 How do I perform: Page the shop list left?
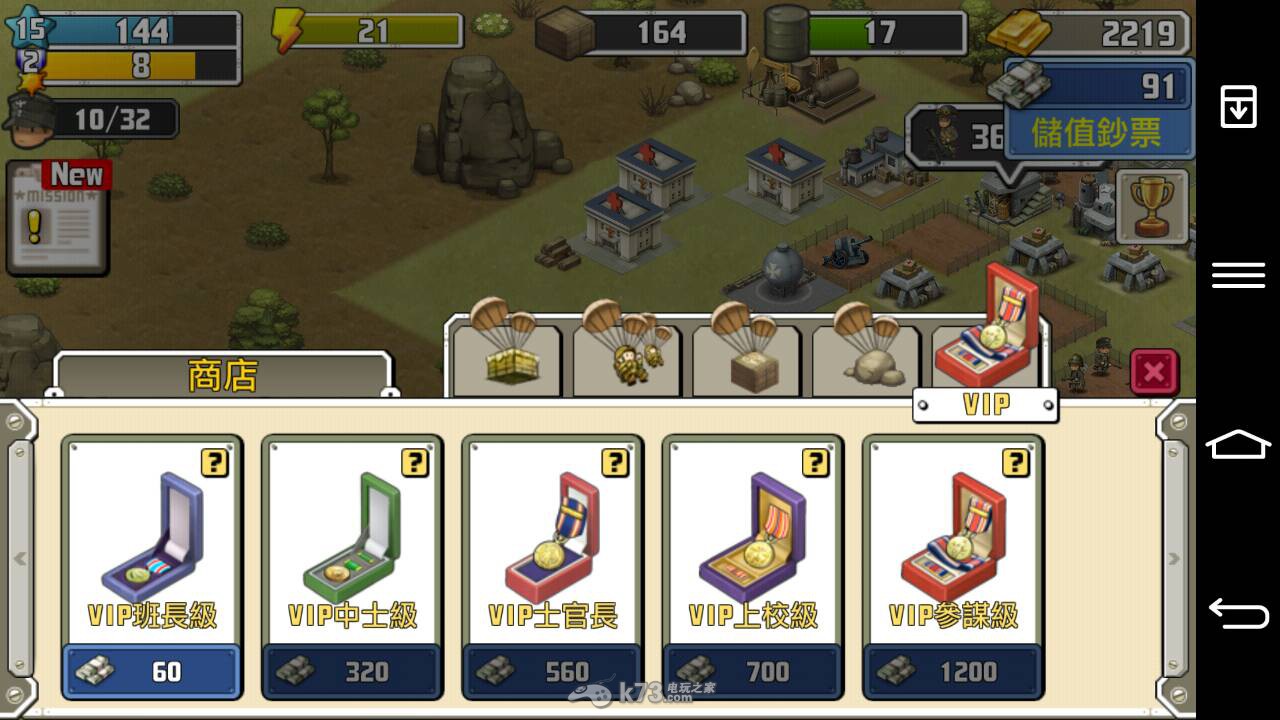(20, 558)
